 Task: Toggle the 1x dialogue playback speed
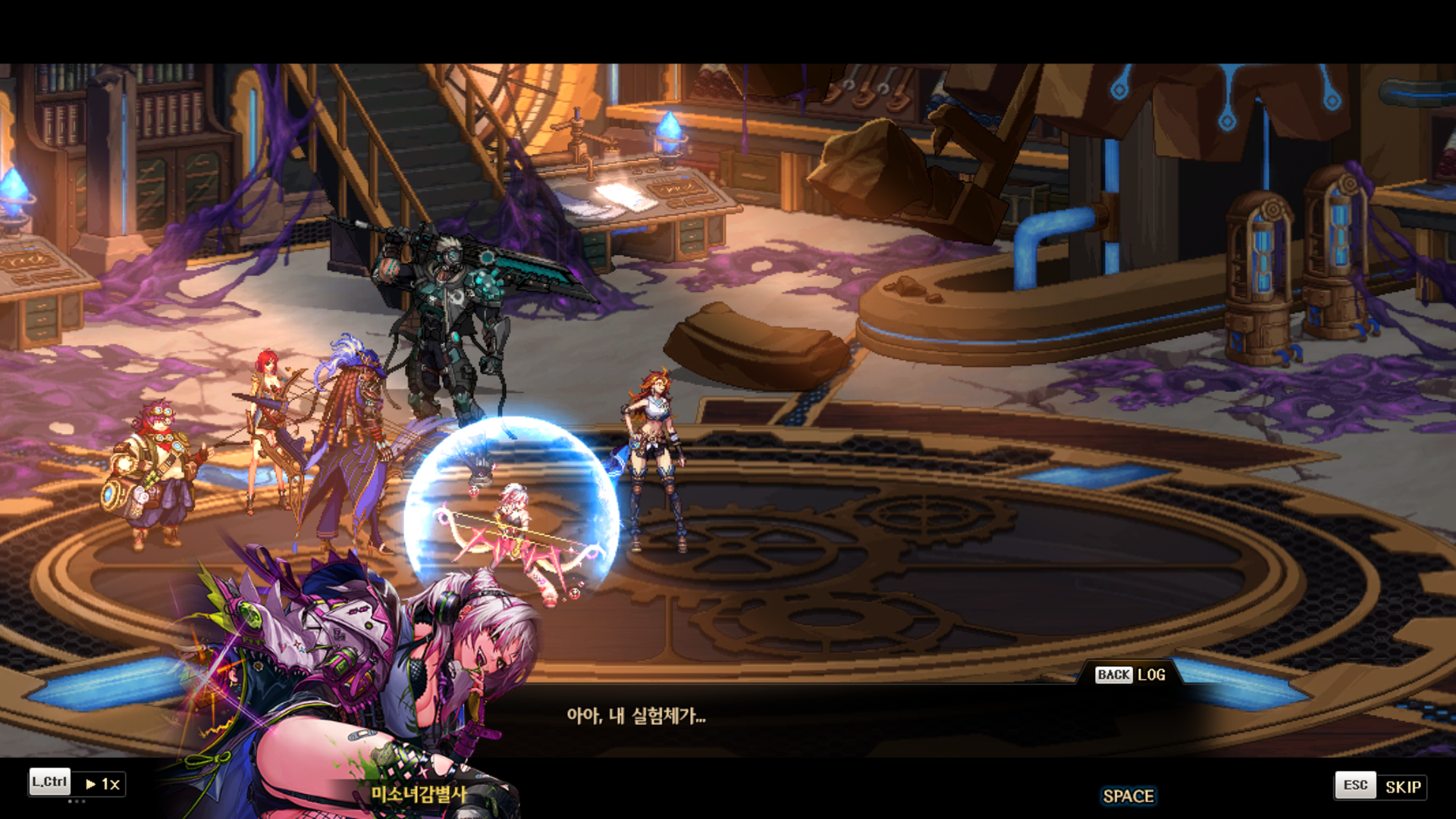pyautogui.click(x=102, y=783)
